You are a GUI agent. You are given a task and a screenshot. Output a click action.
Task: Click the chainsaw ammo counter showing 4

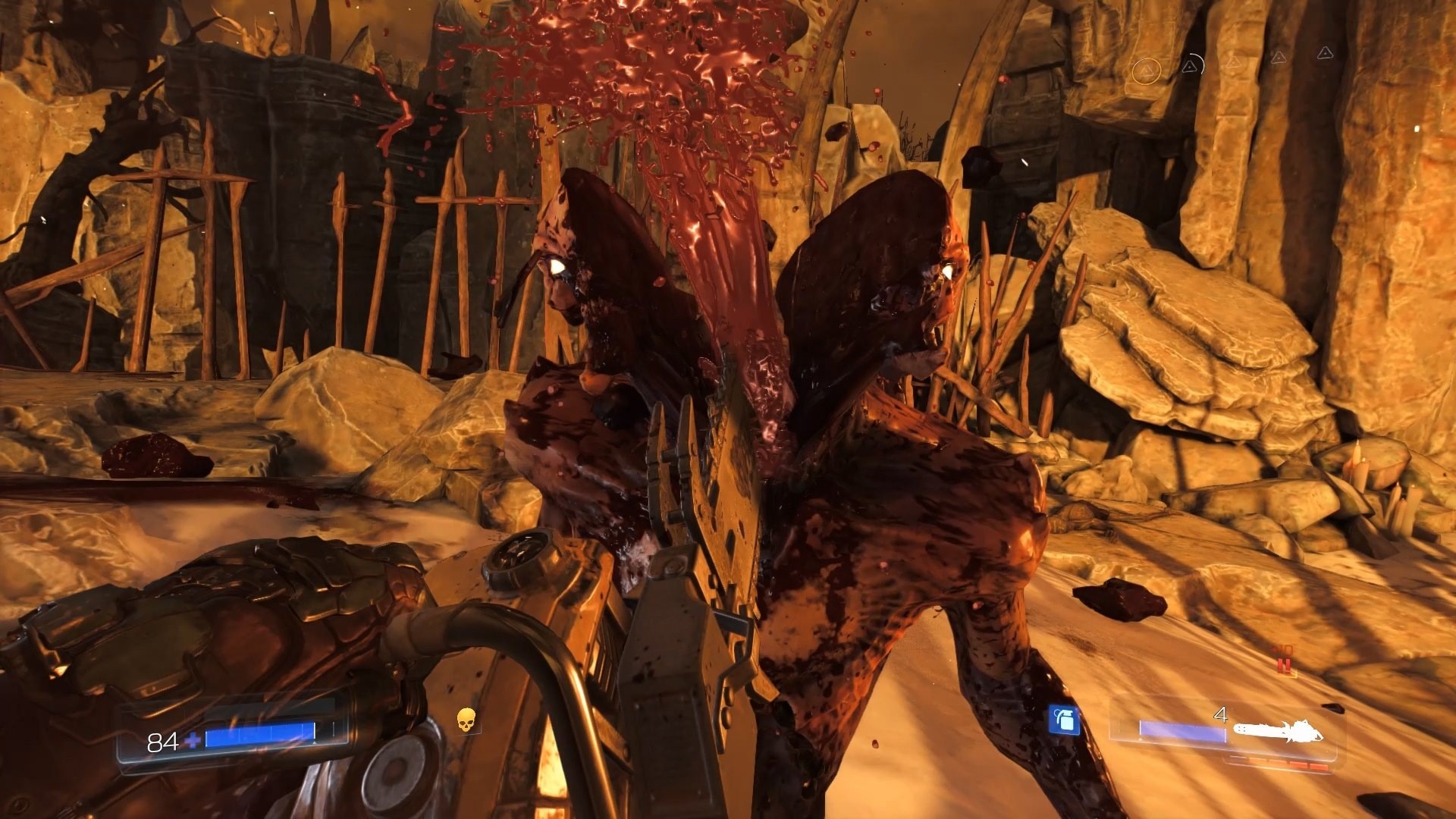pos(1221,714)
